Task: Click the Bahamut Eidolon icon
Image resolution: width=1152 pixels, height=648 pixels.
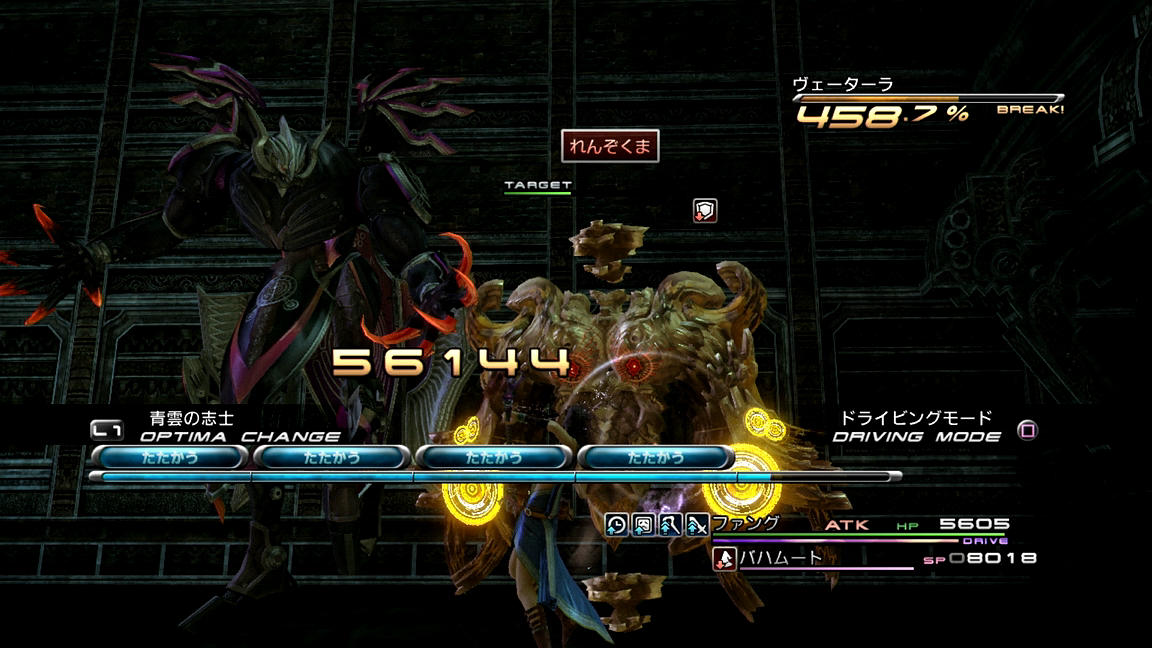Action: [x=724, y=559]
